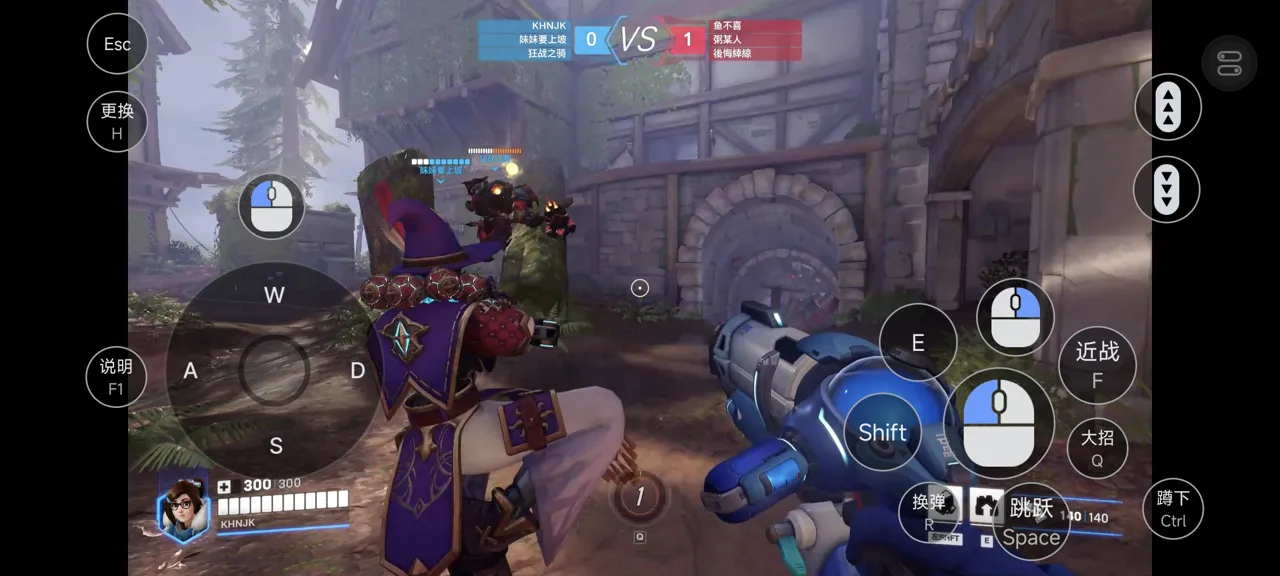Tap the W key on the movement pad
The image size is (1280, 576).
point(274,294)
